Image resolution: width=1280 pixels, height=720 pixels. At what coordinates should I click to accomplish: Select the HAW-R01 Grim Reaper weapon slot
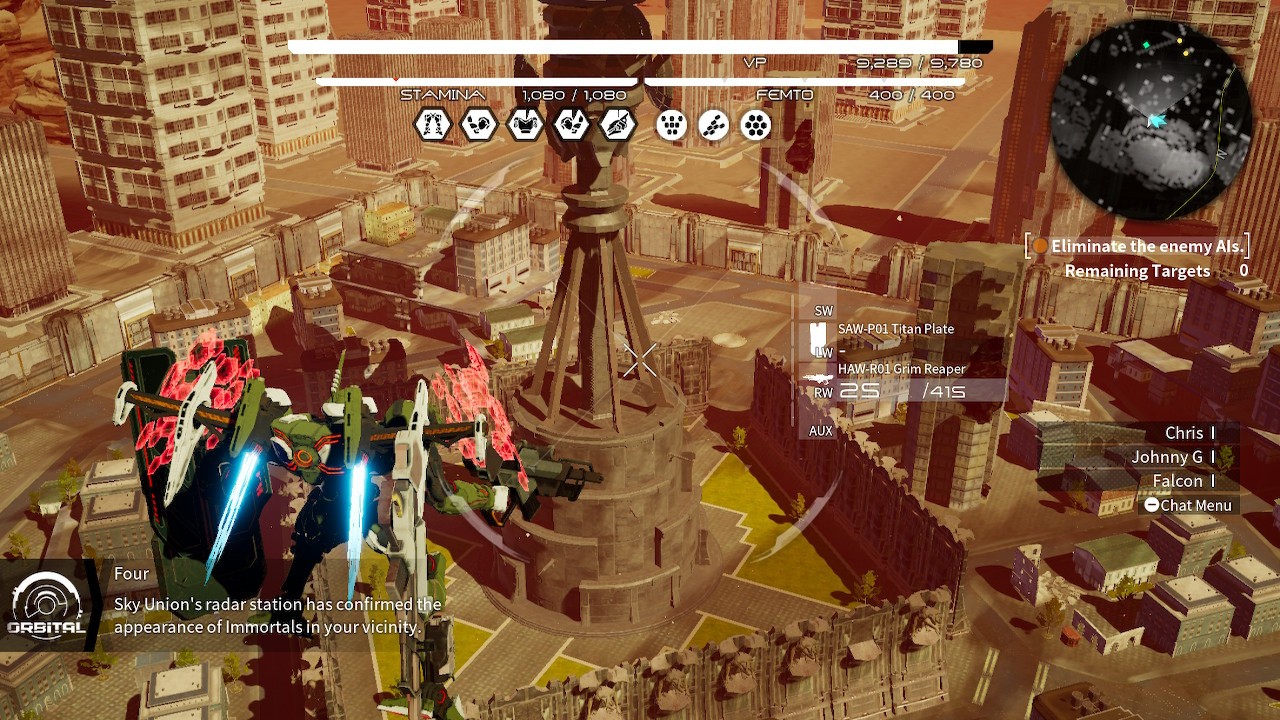(900, 369)
